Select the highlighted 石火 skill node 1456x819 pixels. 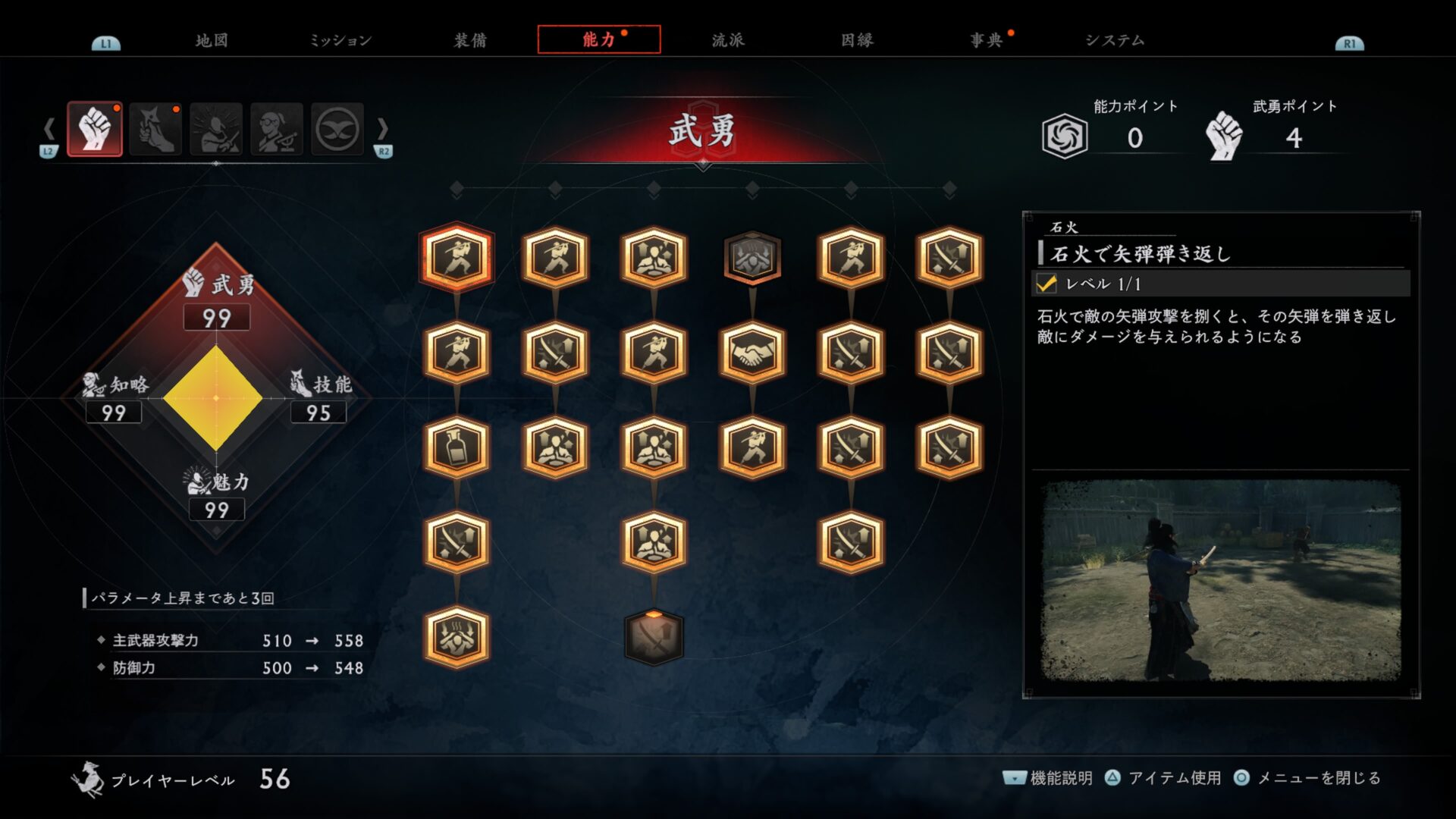(x=457, y=258)
